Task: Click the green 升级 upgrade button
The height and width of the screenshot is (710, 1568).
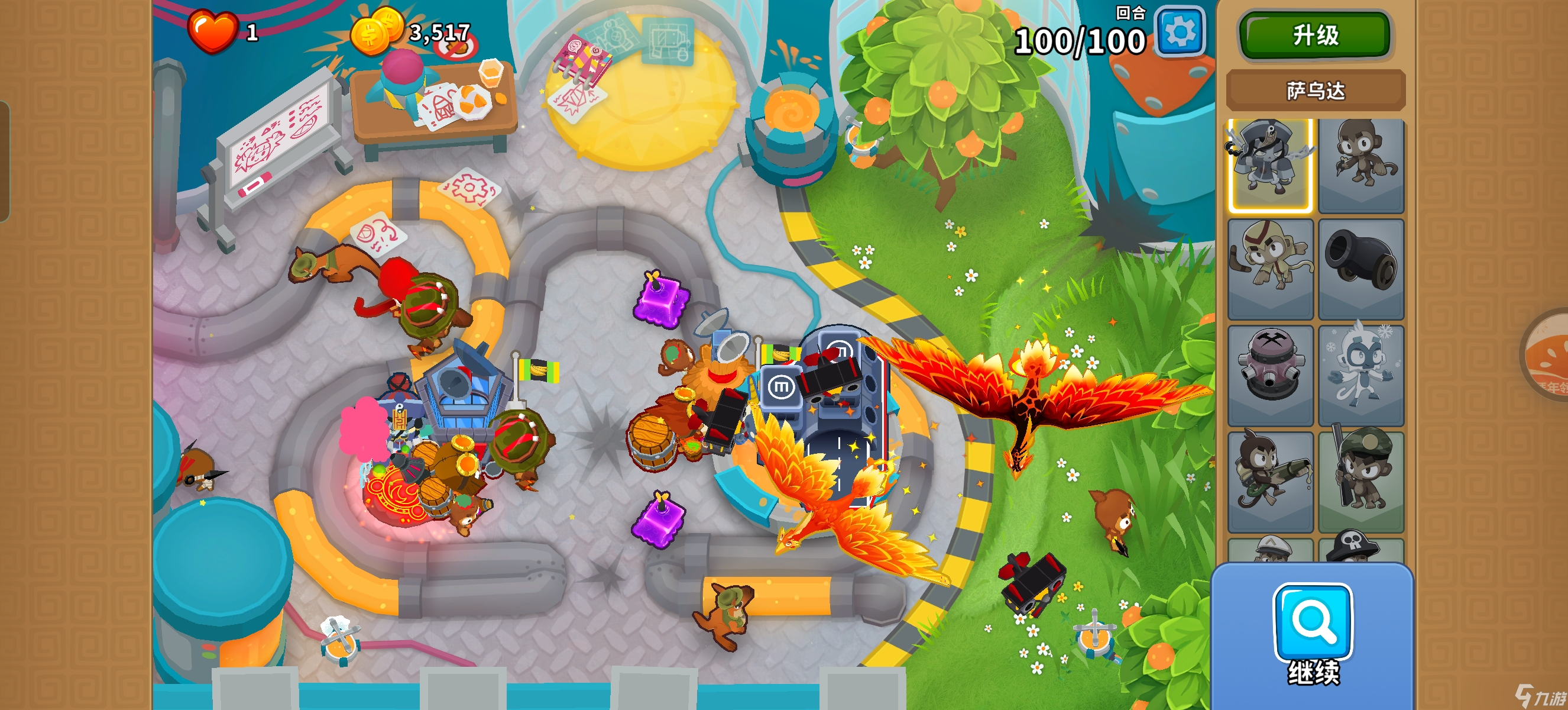Action: 1315,35
